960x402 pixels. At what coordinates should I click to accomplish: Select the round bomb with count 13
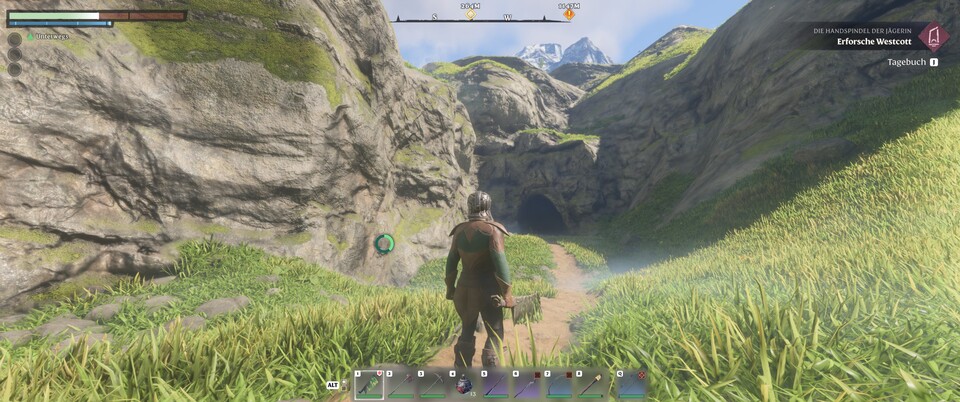[465, 385]
